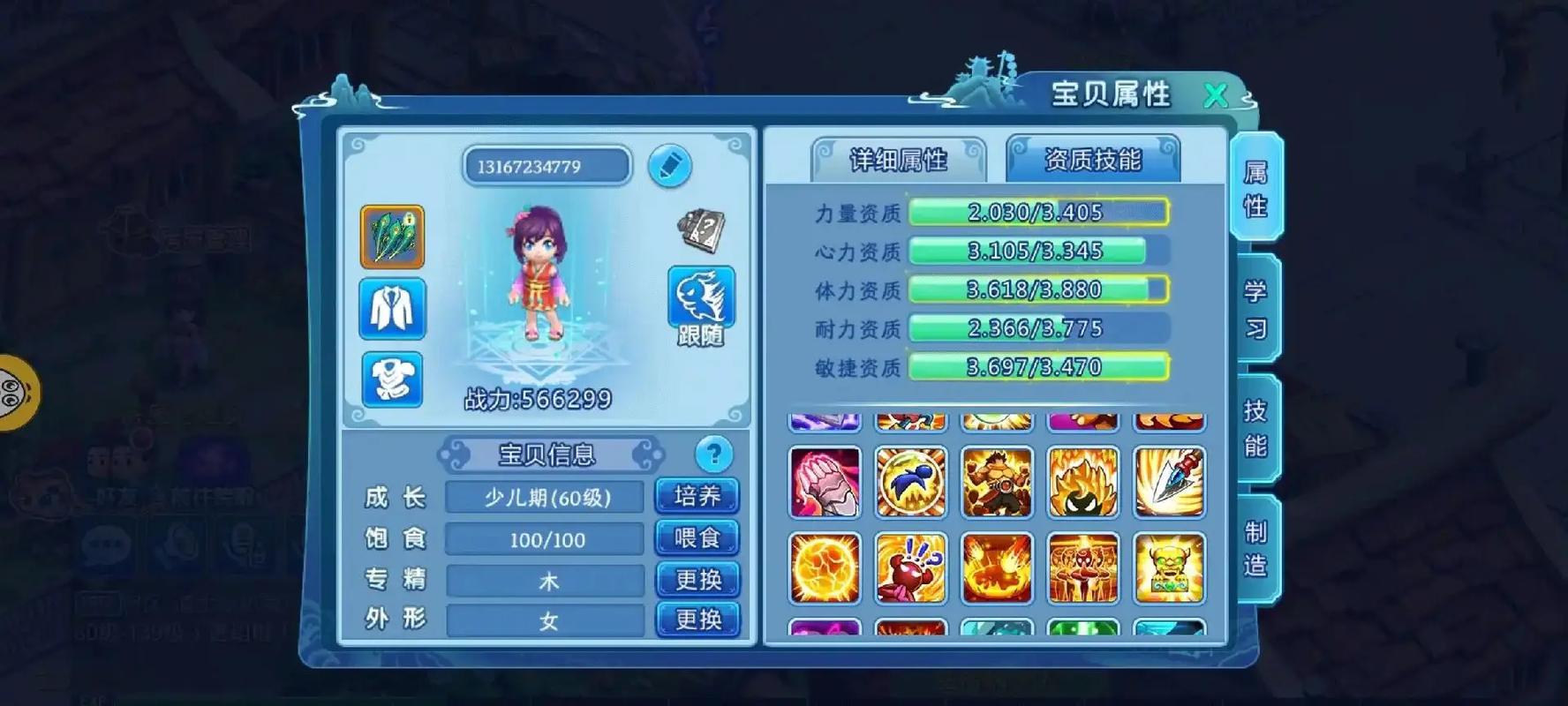This screenshot has height=706, width=1568.
Task: Click the armor equipment slot icon
Action: (392, 379)
